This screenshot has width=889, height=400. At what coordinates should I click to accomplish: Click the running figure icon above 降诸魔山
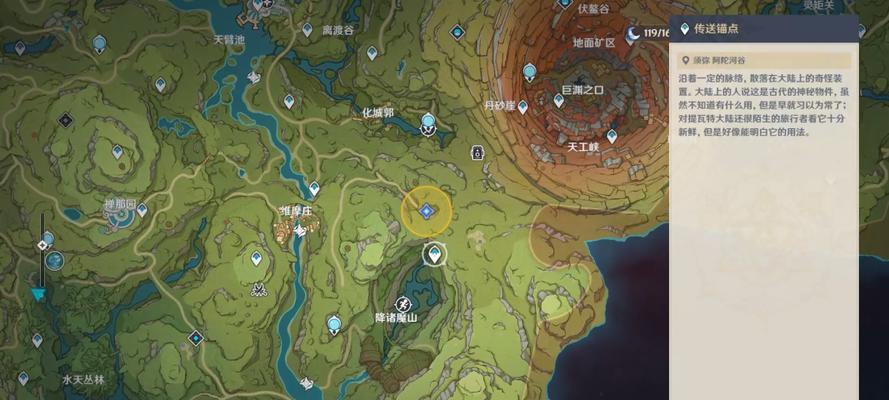point(403,303)
